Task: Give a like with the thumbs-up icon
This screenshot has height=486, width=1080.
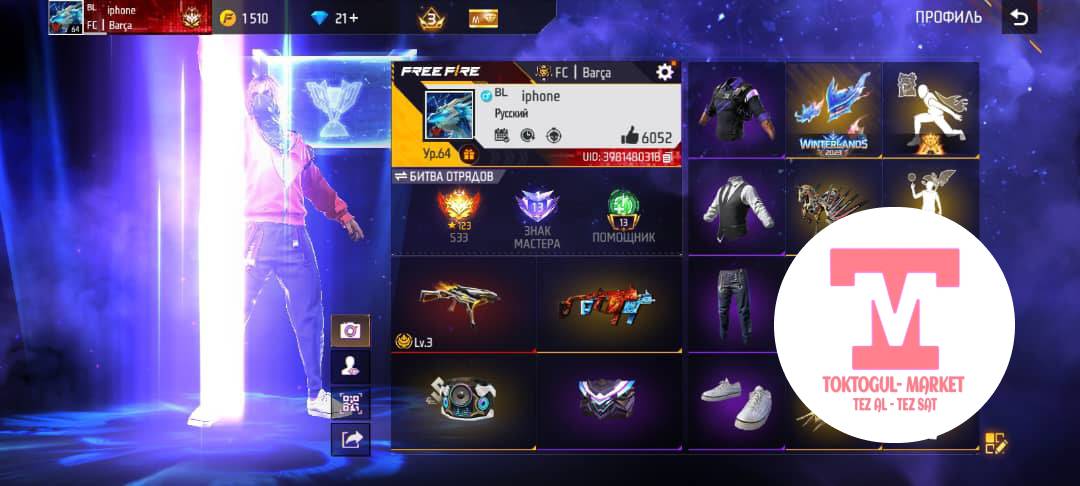Action: (x=629, y=137)
